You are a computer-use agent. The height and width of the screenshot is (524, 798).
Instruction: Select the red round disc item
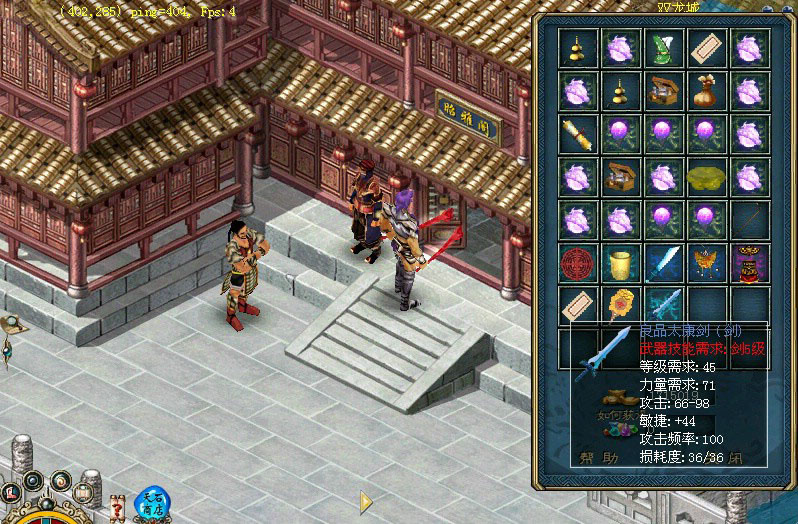pos(579,260)
